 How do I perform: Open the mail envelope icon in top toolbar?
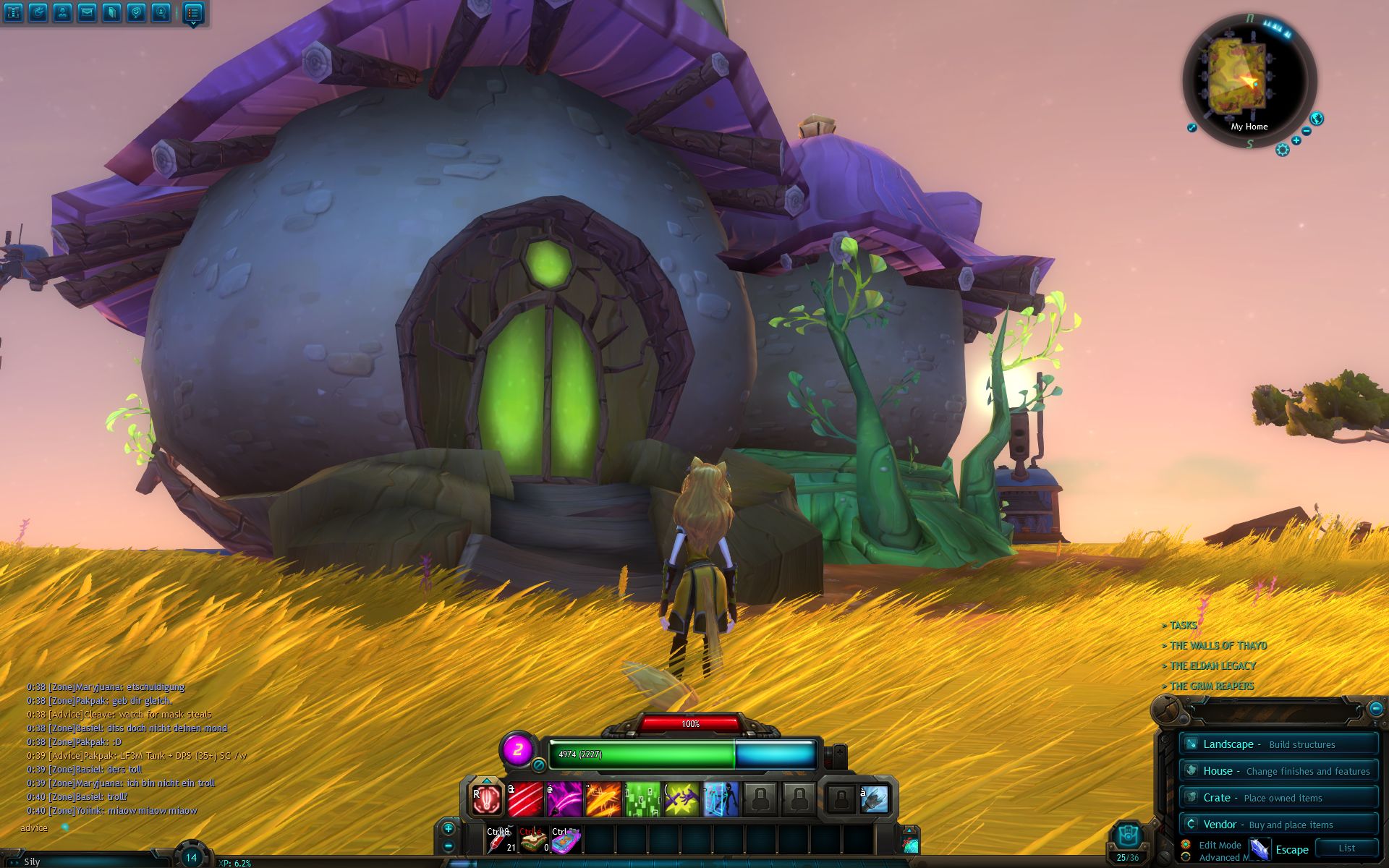pyautogui.click(x=87, y=12)
